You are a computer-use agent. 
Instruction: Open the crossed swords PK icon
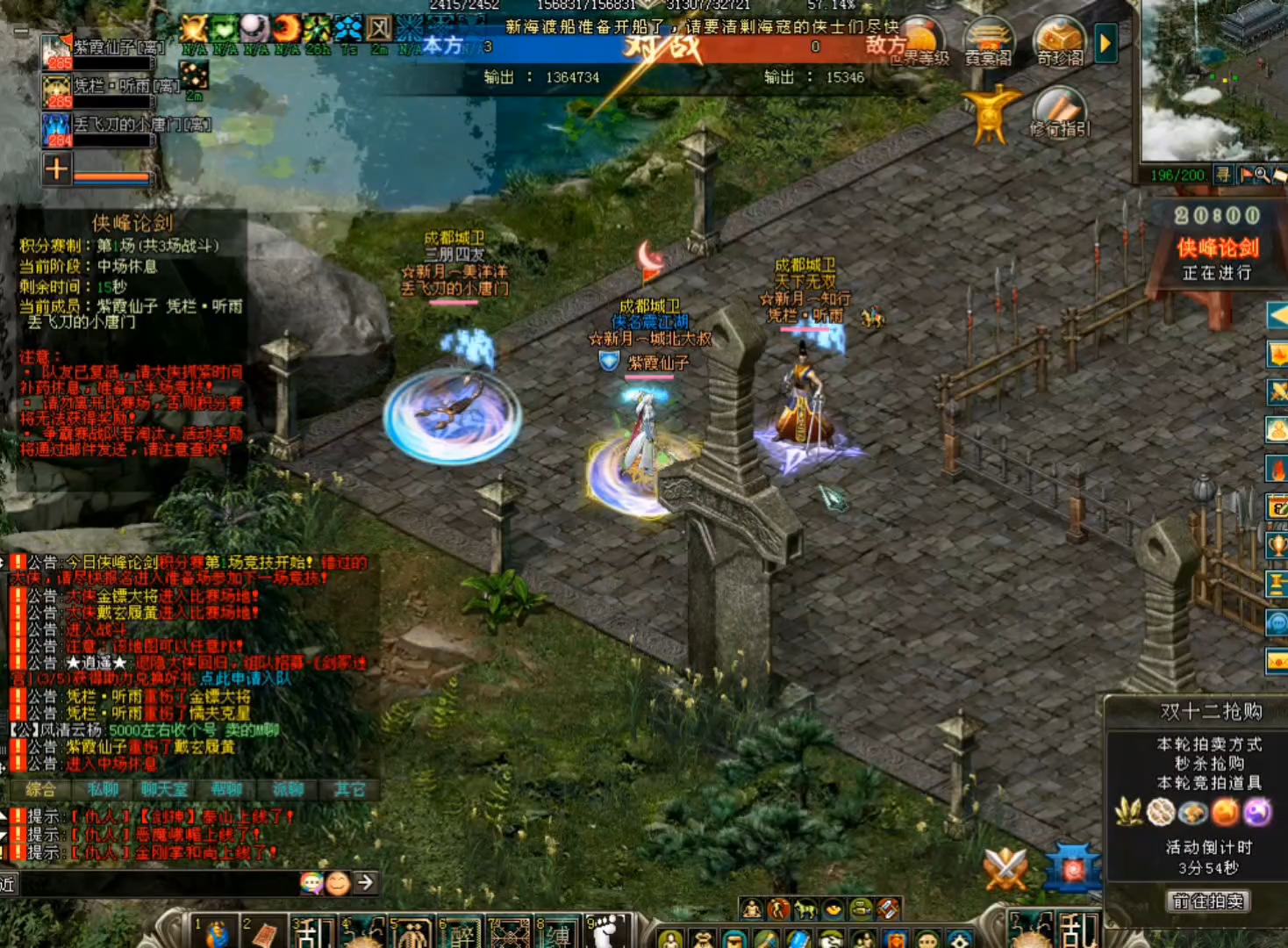[x=1005, y=869]
